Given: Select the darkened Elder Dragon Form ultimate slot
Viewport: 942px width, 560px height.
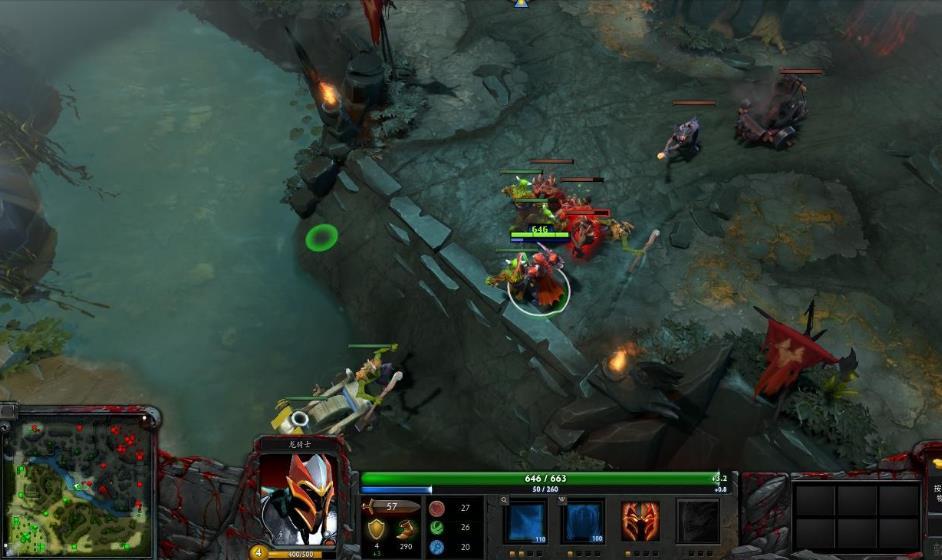Looking at the screenshot, I should (x=697, y=521).
